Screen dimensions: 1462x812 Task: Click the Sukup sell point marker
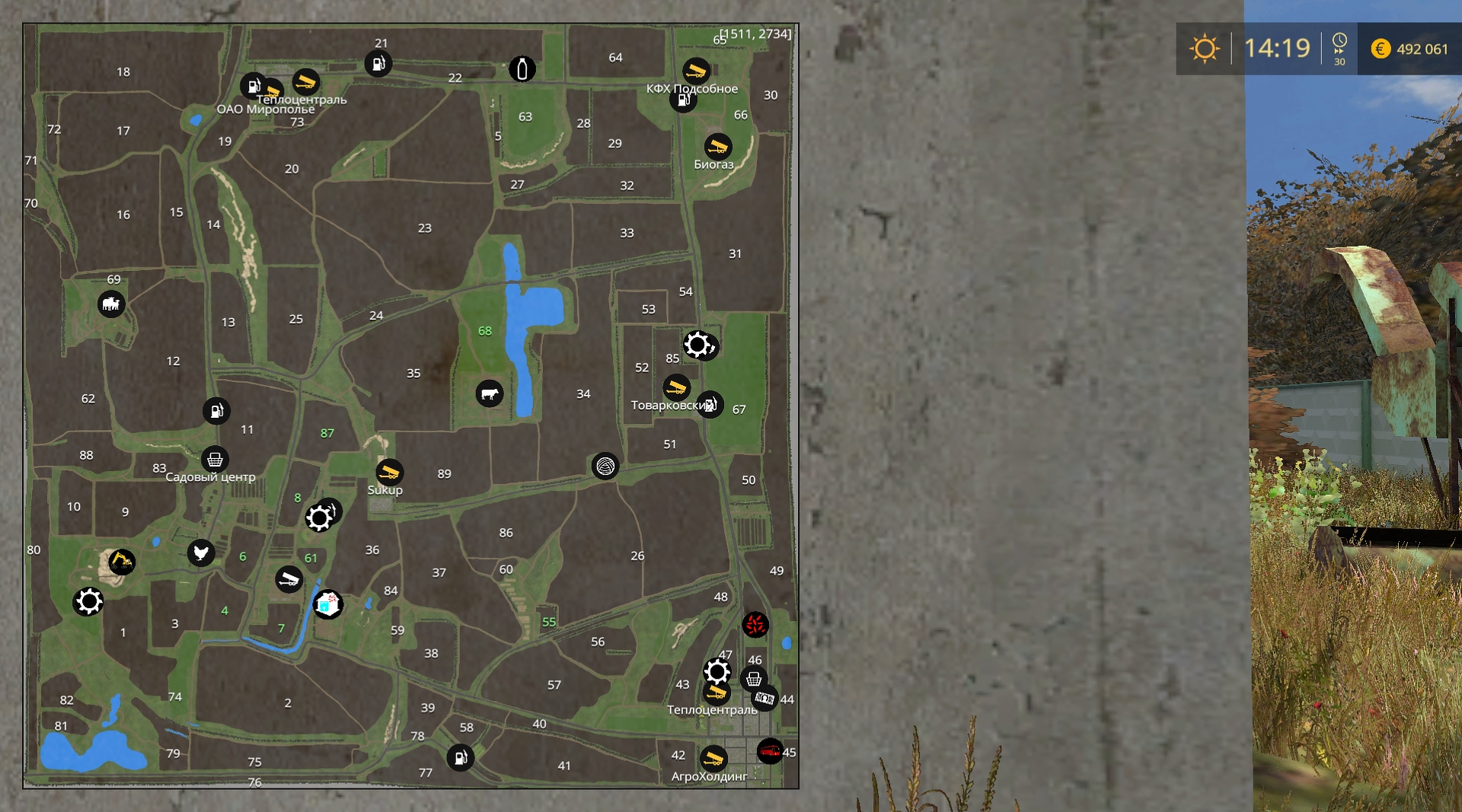pos(389,472)
